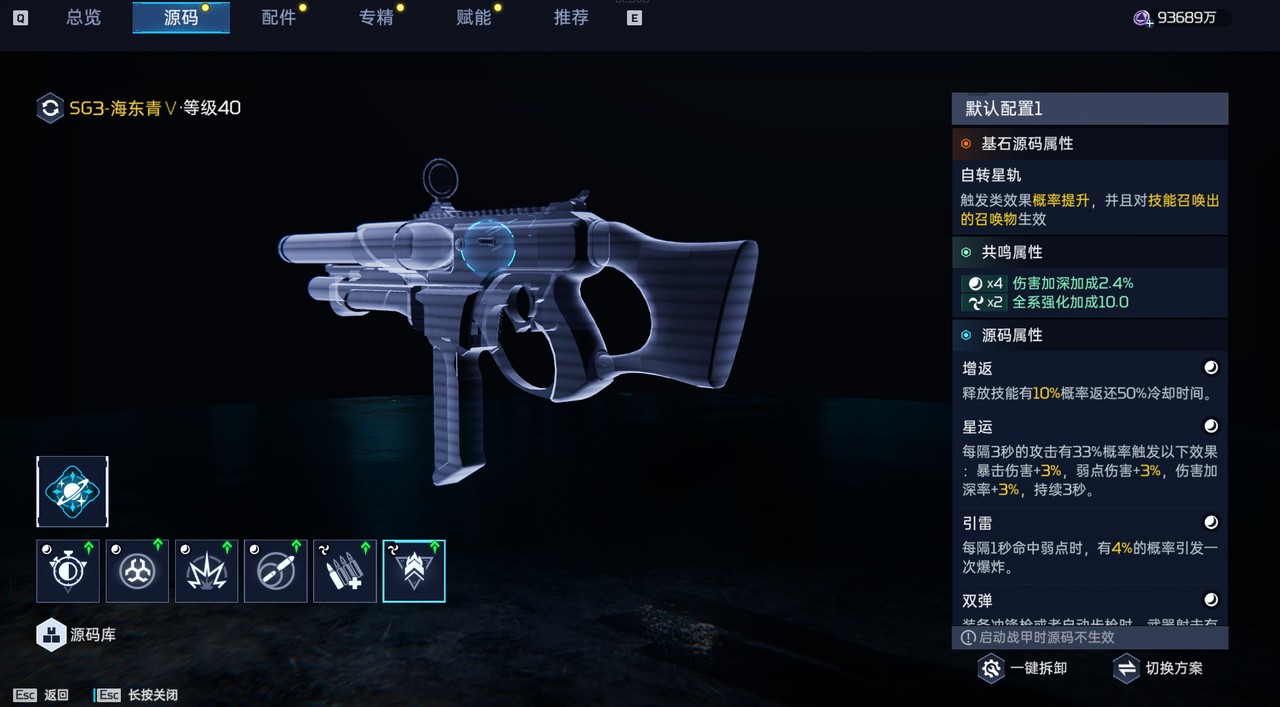Click 切换方案 to switch loadout
The height and width of the screenshot is (707, 1280).
click(1158, 668)
